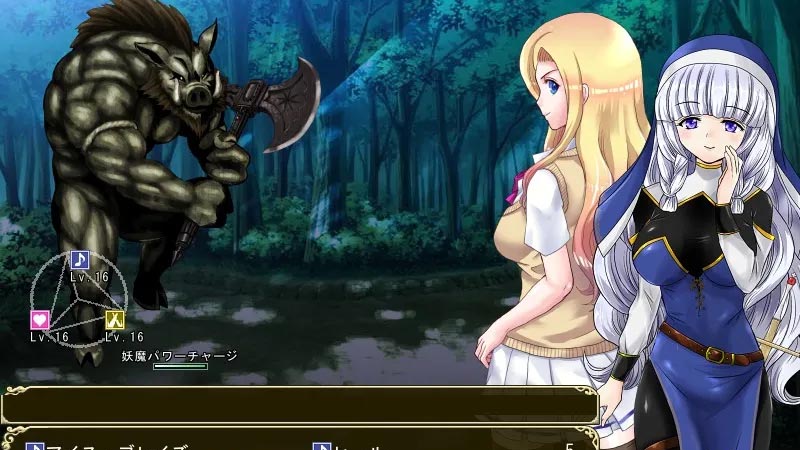
Task: Select the yellow attribute icon on the triangle
Action: coord(115,320)
